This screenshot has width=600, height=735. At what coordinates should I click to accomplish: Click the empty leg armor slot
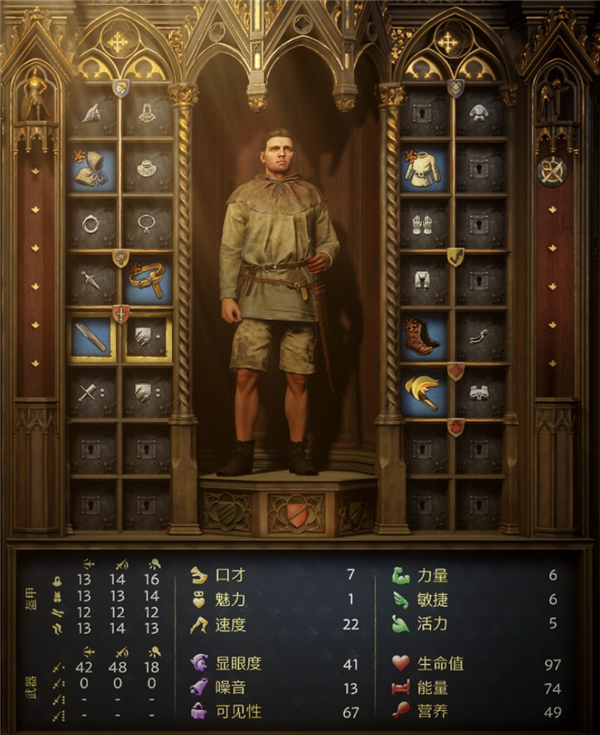point(424,279)
